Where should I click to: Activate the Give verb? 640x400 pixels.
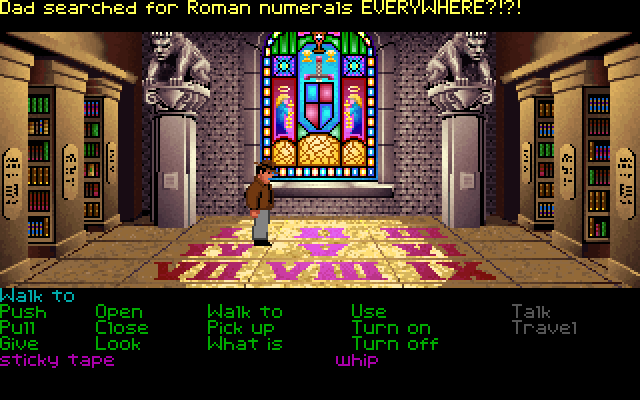[x=20, y=343]
